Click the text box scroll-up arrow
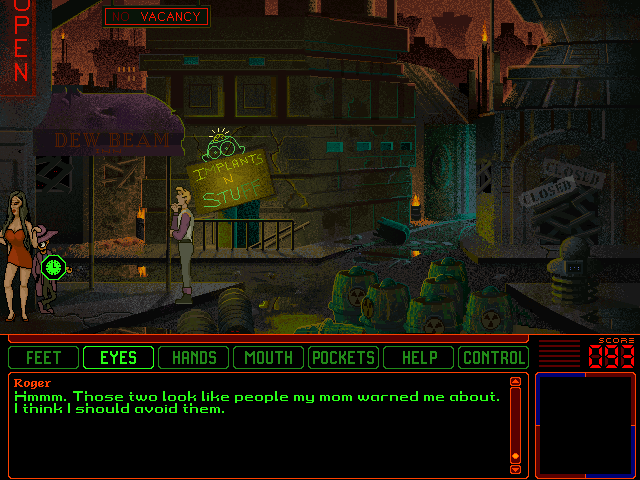The height and width of the screenshot is (480, 640). coord(516,381)
